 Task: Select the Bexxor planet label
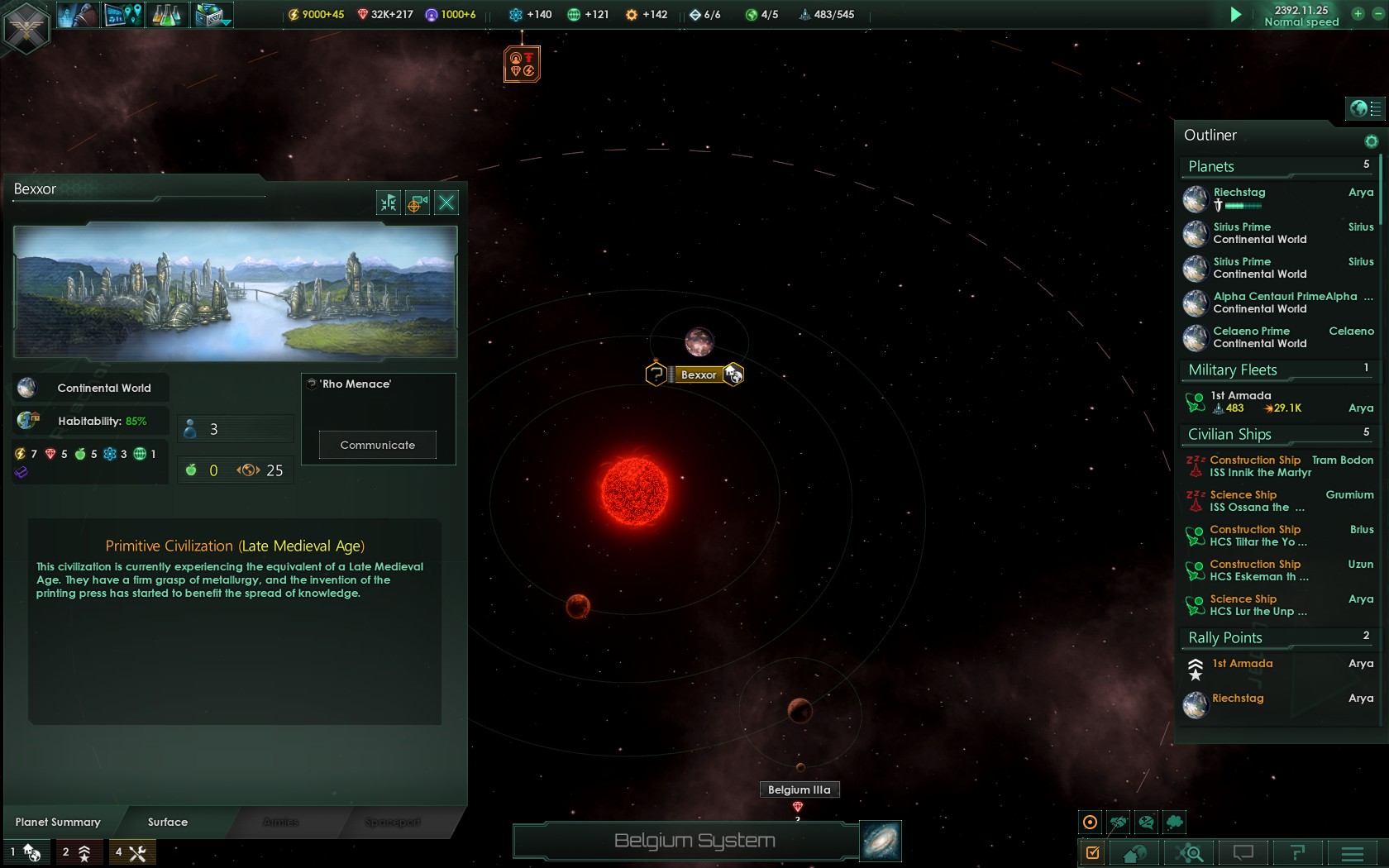(699, 374)
